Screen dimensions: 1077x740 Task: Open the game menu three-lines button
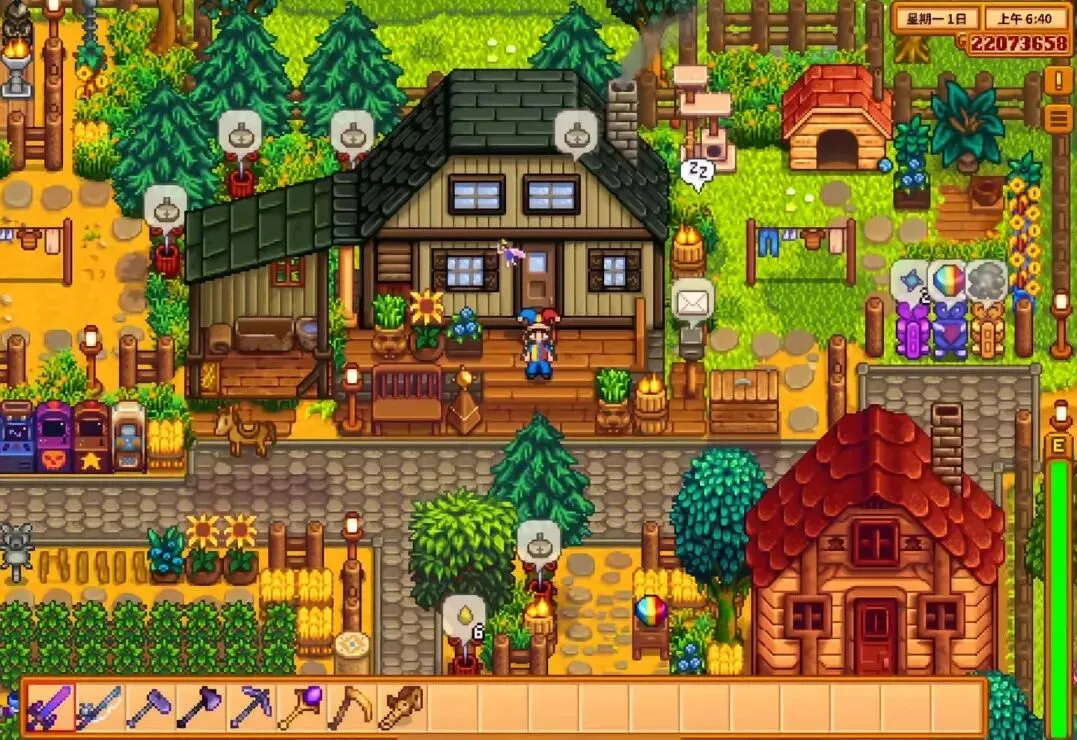click(1057, 118)
